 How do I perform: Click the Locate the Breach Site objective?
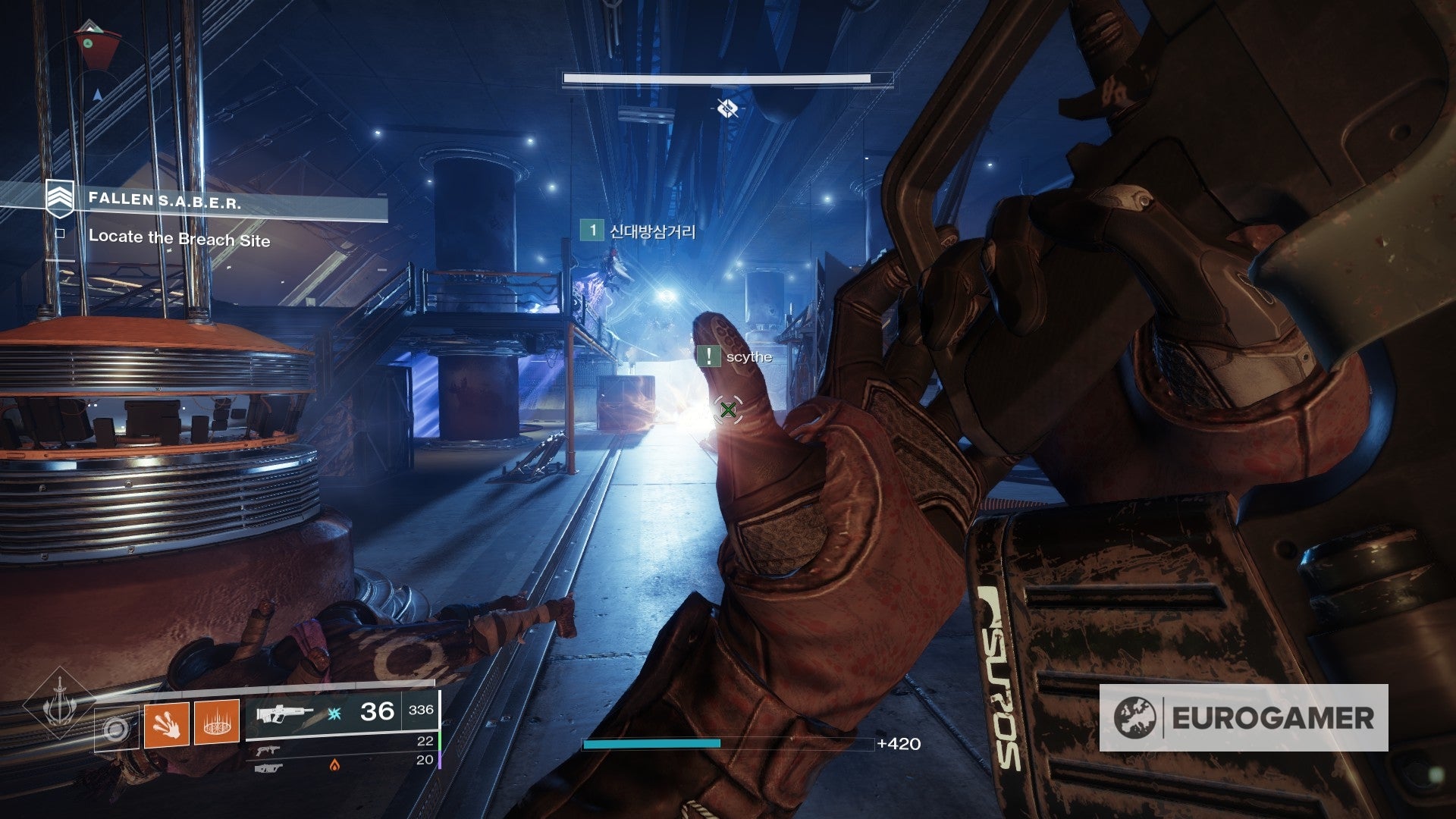point(179,238)
